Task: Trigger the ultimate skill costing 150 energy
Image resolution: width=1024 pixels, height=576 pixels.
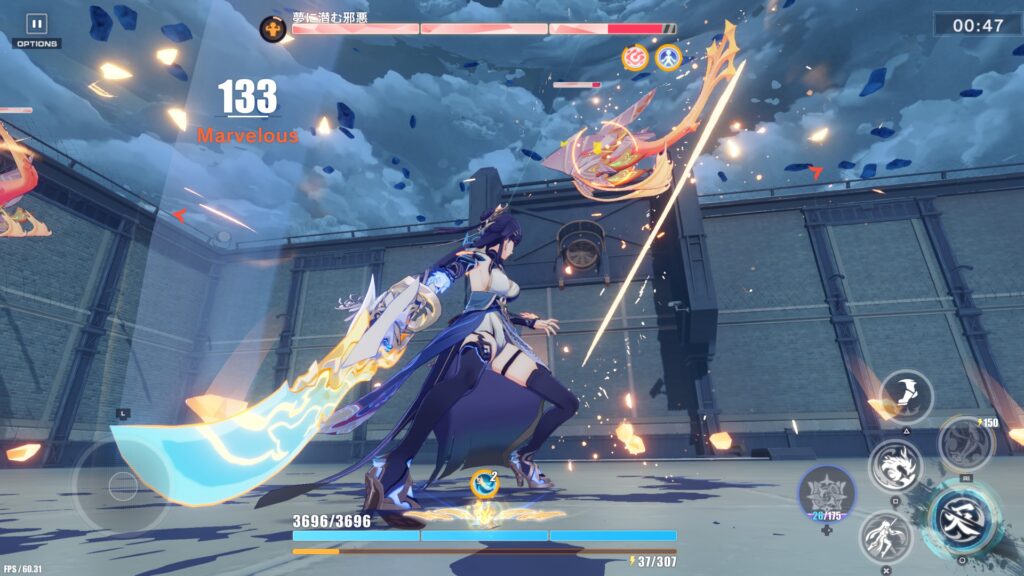Action: pos(965,443)
